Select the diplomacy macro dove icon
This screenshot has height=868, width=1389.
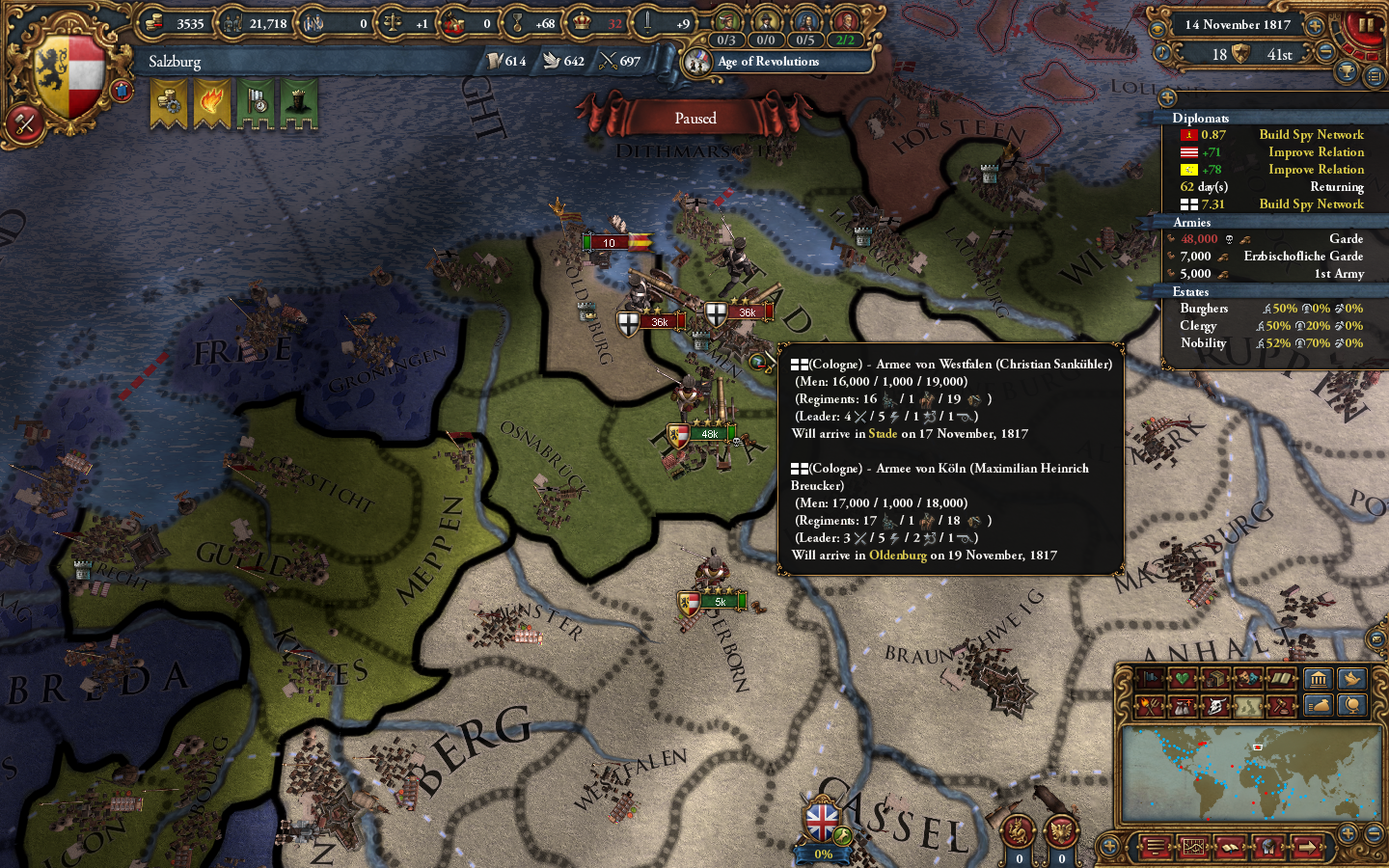pos(1351,678)
